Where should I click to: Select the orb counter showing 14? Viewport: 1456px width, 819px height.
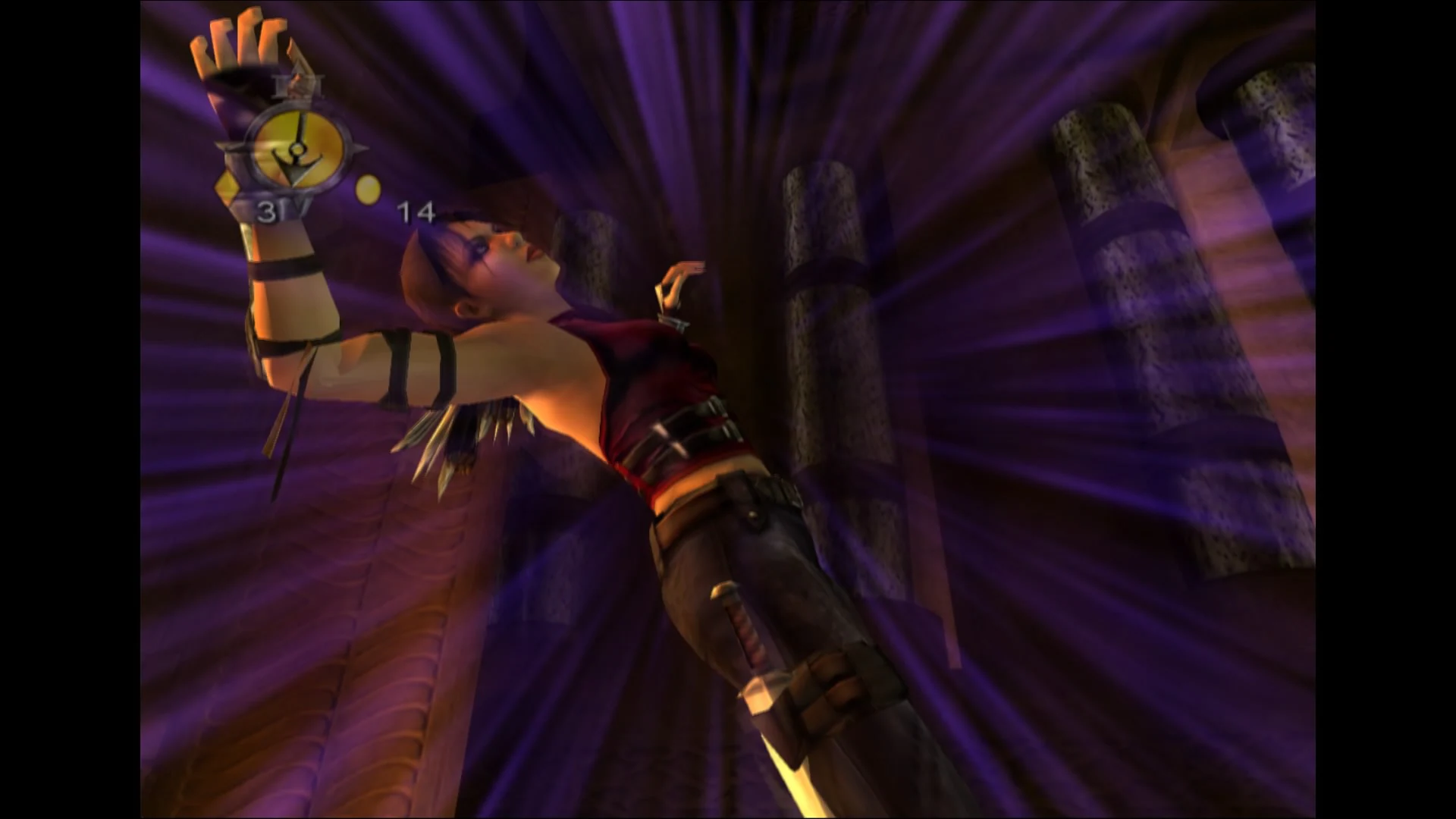(416, 212)
